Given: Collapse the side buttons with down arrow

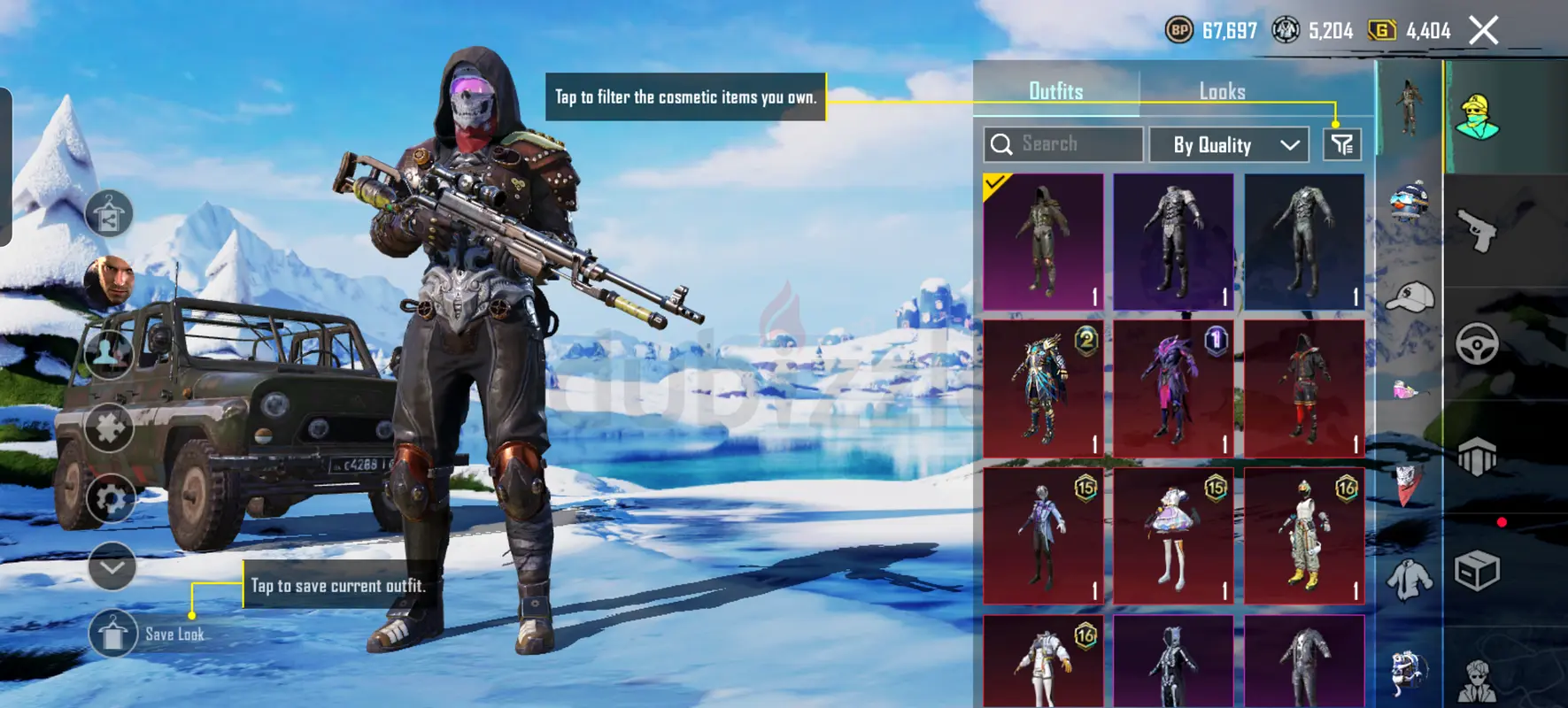Looking at the screenshot, I should pyautogui.click(x=112, y=566).
